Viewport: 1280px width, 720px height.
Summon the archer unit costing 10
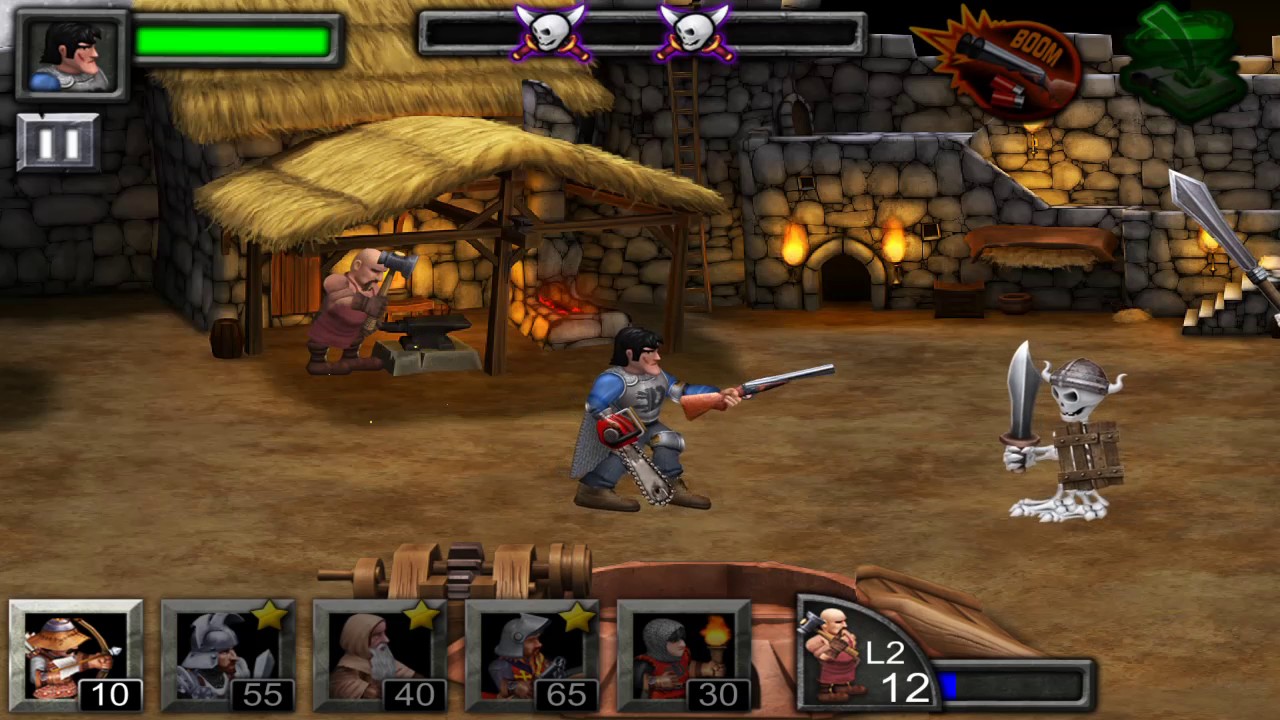[76, 655]
